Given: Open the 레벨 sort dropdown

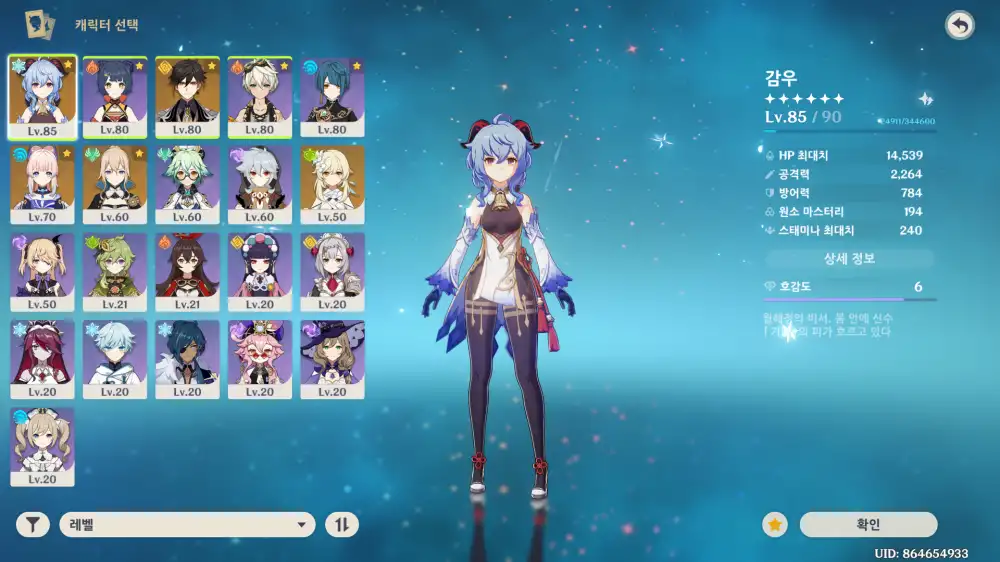Looking at the screenshot, I should pyautogui.click(x=188, y=524).
